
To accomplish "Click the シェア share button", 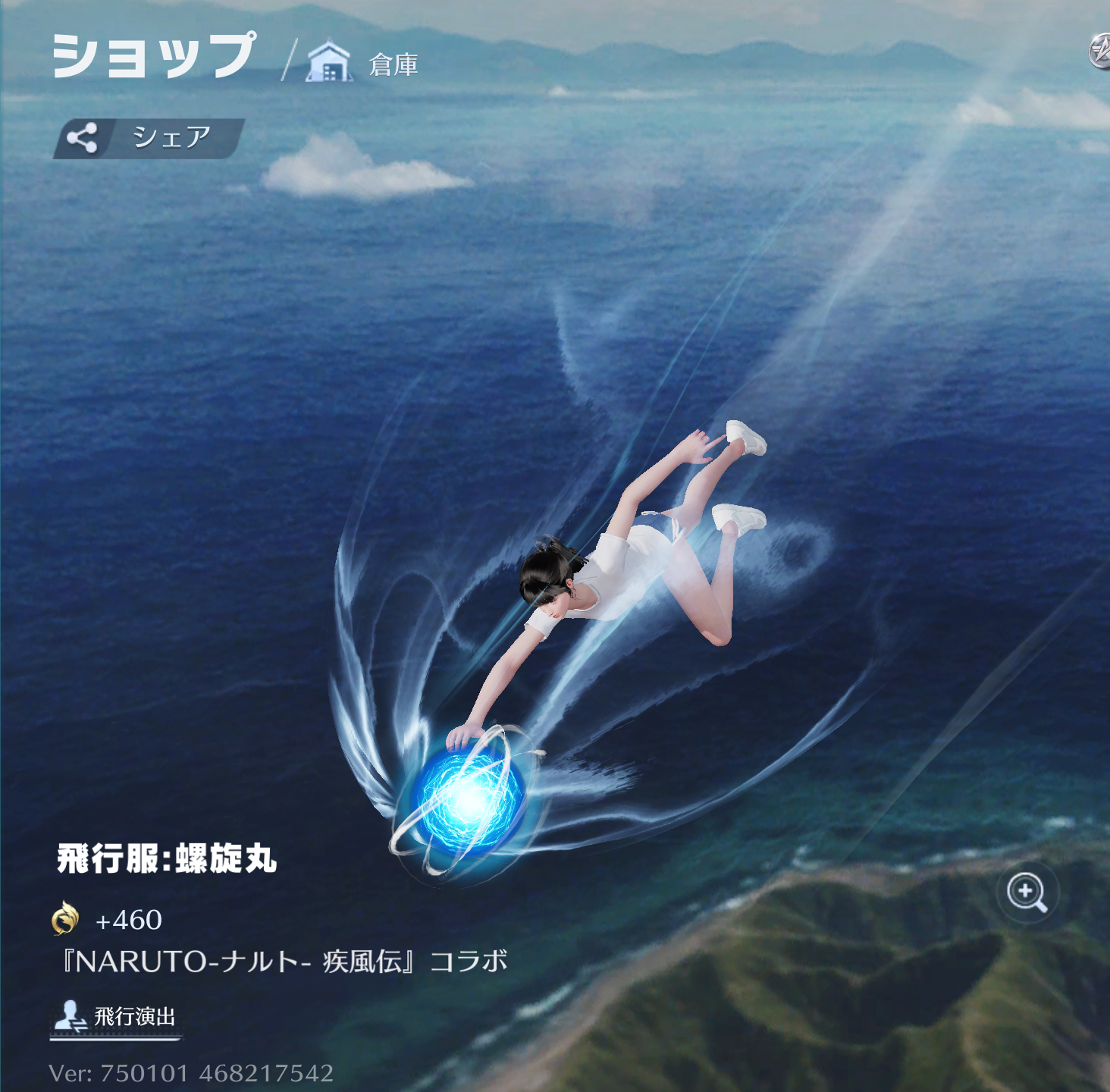I will (x=149, y=138).
